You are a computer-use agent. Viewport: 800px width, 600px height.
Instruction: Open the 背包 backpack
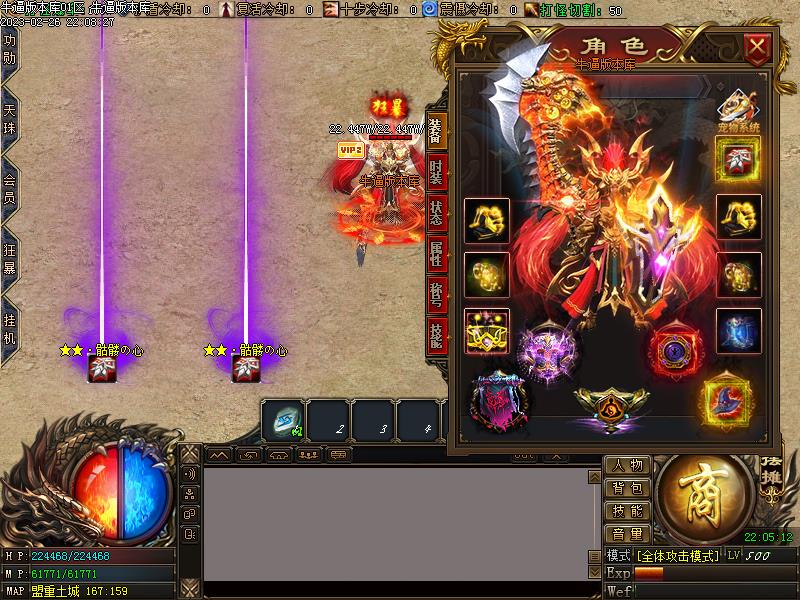[628, 489]
